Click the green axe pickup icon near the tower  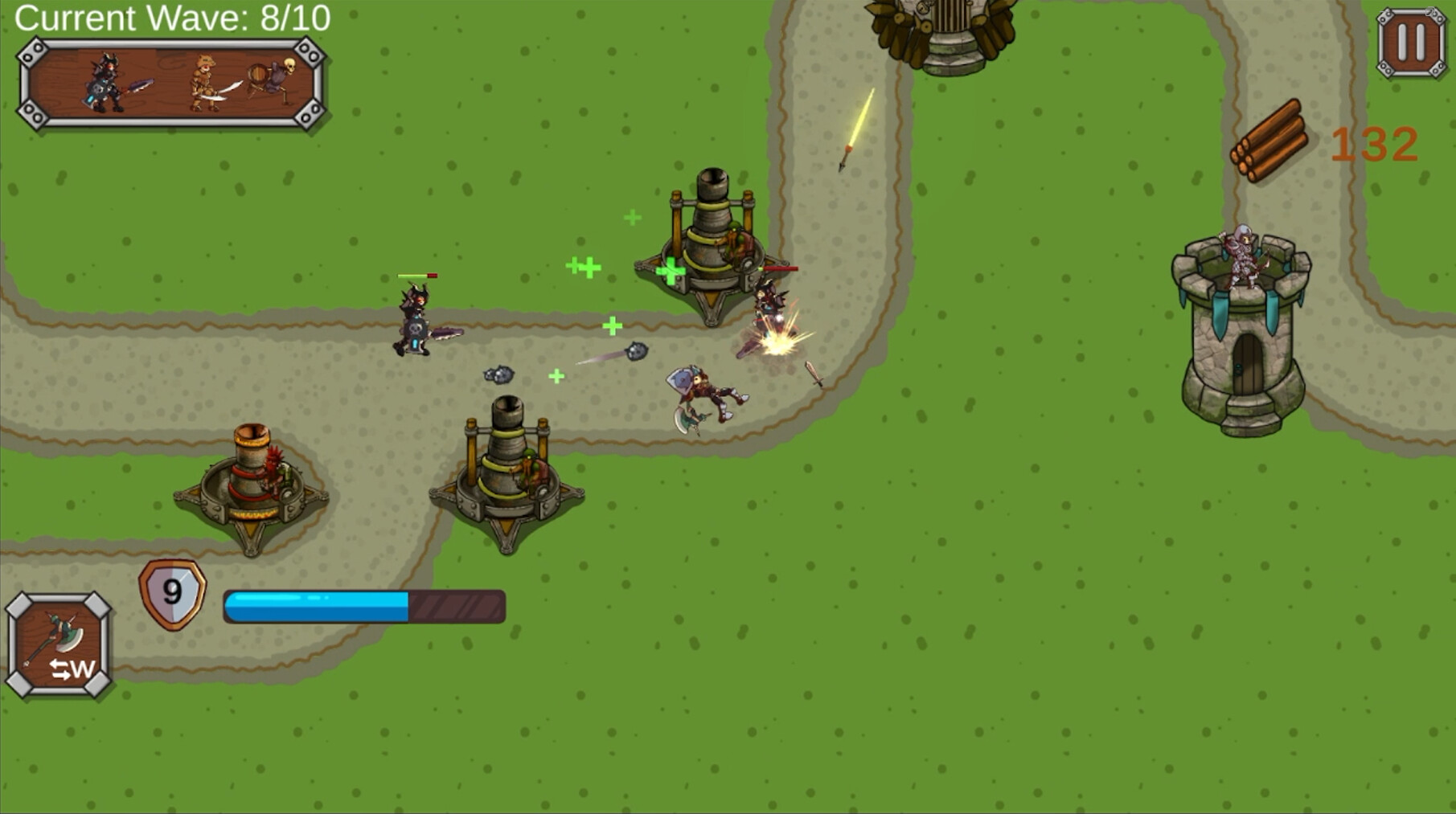pyautogui.click(x=672, y=271)
